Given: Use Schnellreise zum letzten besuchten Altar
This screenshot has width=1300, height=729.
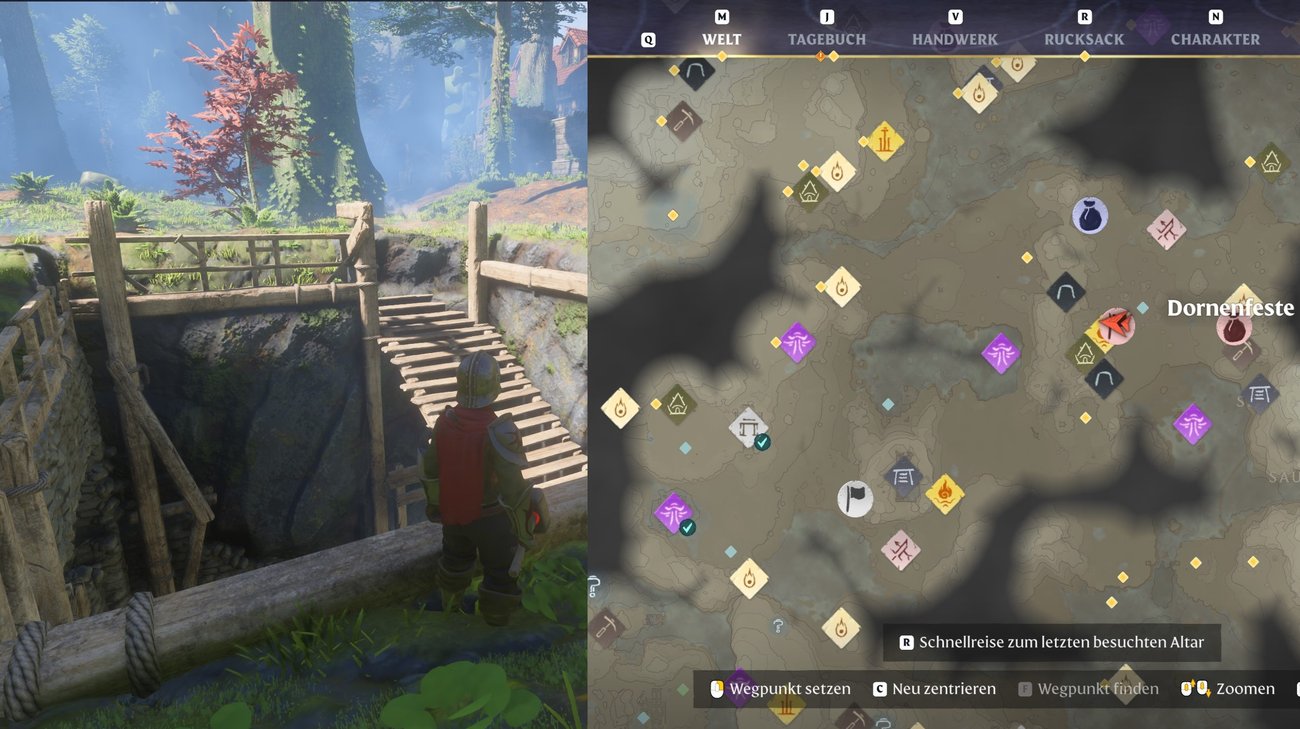Looking at the screenshot, I should click(x=1051, y=642).
